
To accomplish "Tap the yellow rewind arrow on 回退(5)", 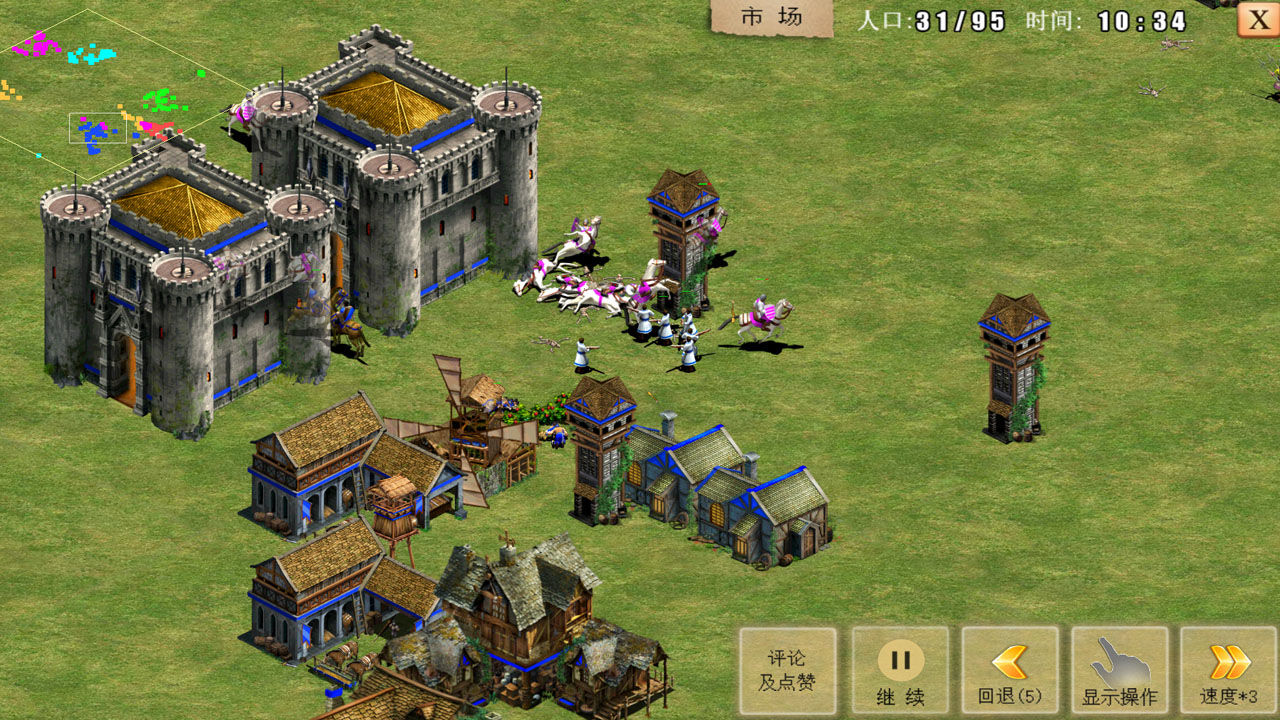I will click(1010, 660).
